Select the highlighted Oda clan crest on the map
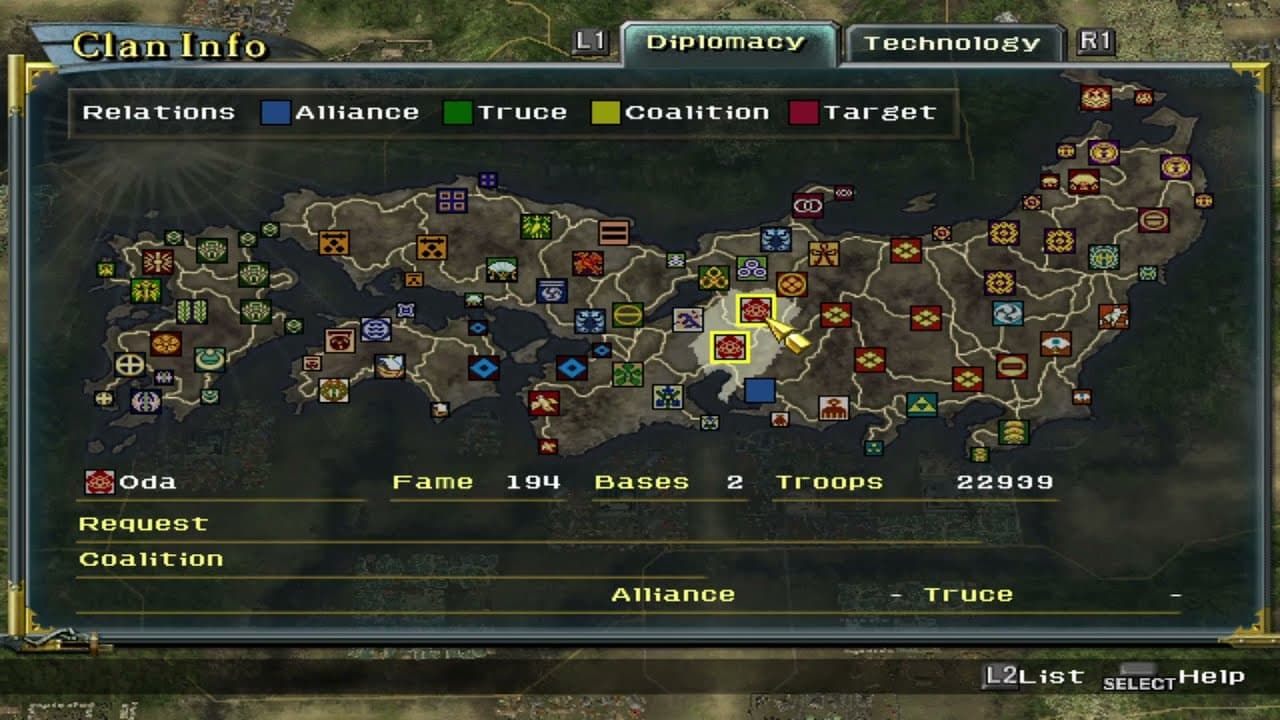 (x=755, y=310)
